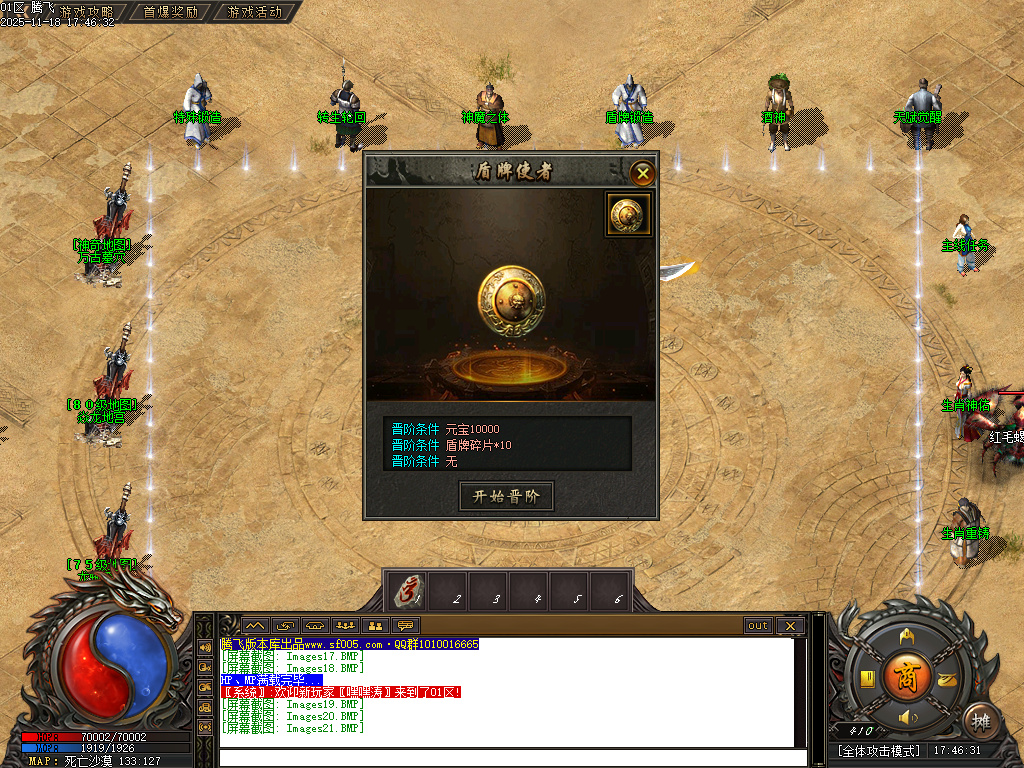Close the chat panel with its X button
The width and height of the screenshot is (1024, 768).
click(x=790, y=626)
